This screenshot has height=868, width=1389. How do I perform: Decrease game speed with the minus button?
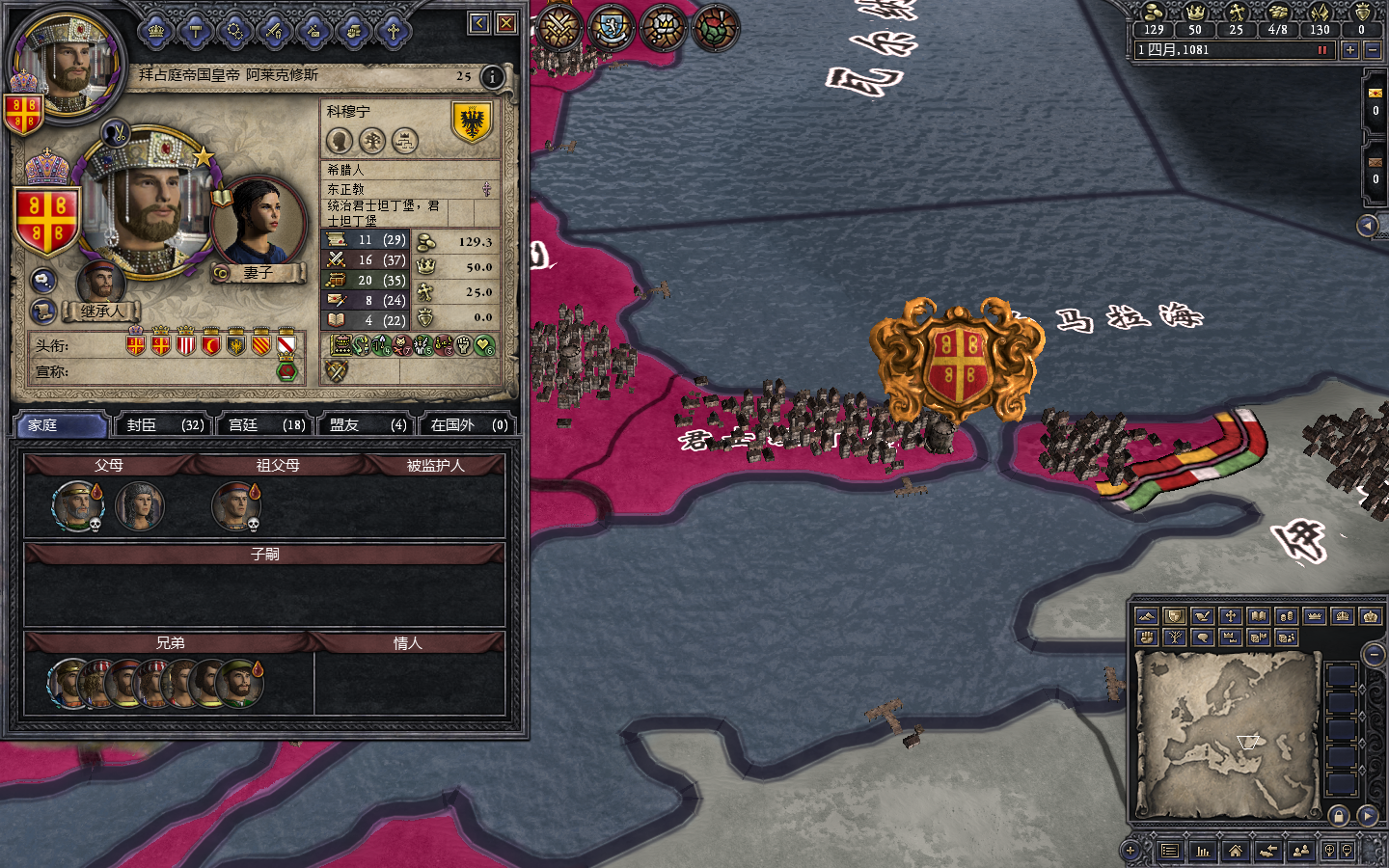pyautogui.click(x=1373, y=49)
